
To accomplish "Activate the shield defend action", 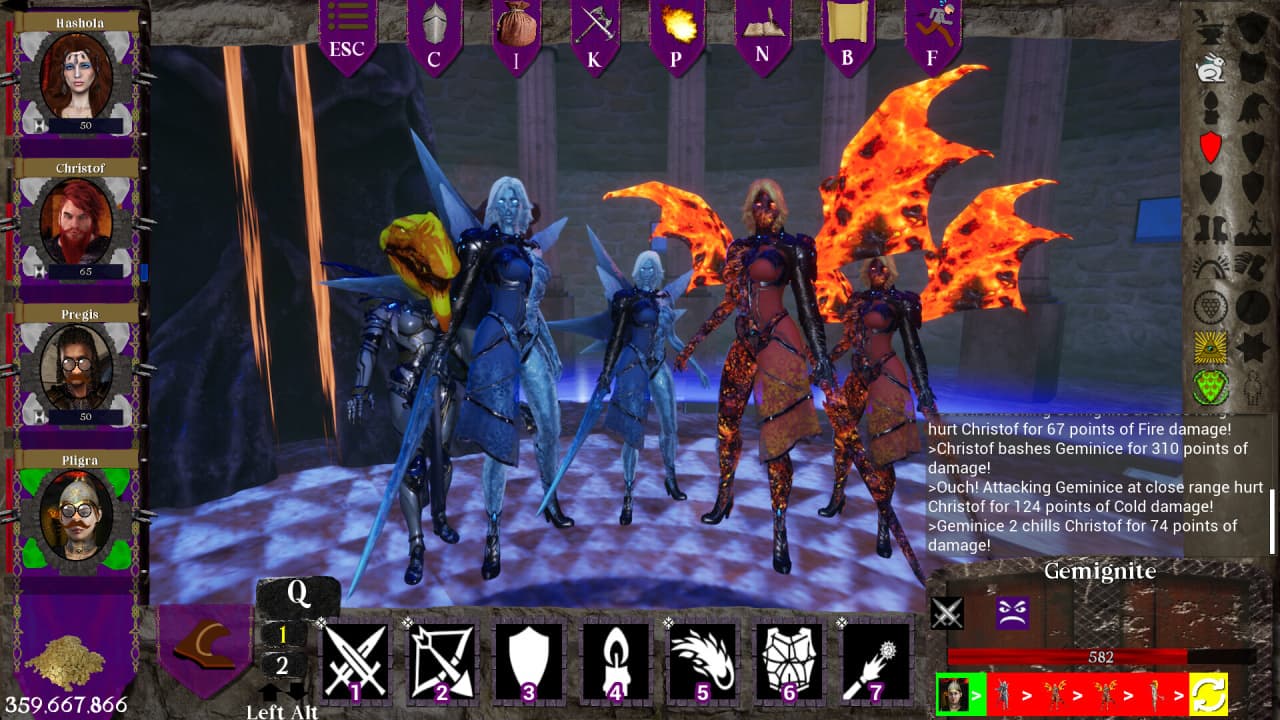I will click(x=529, y=661).
